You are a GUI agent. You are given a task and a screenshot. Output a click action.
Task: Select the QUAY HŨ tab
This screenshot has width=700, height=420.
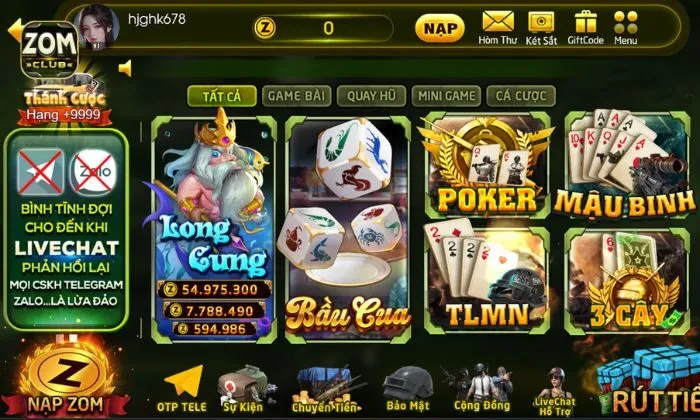[369, 96]
